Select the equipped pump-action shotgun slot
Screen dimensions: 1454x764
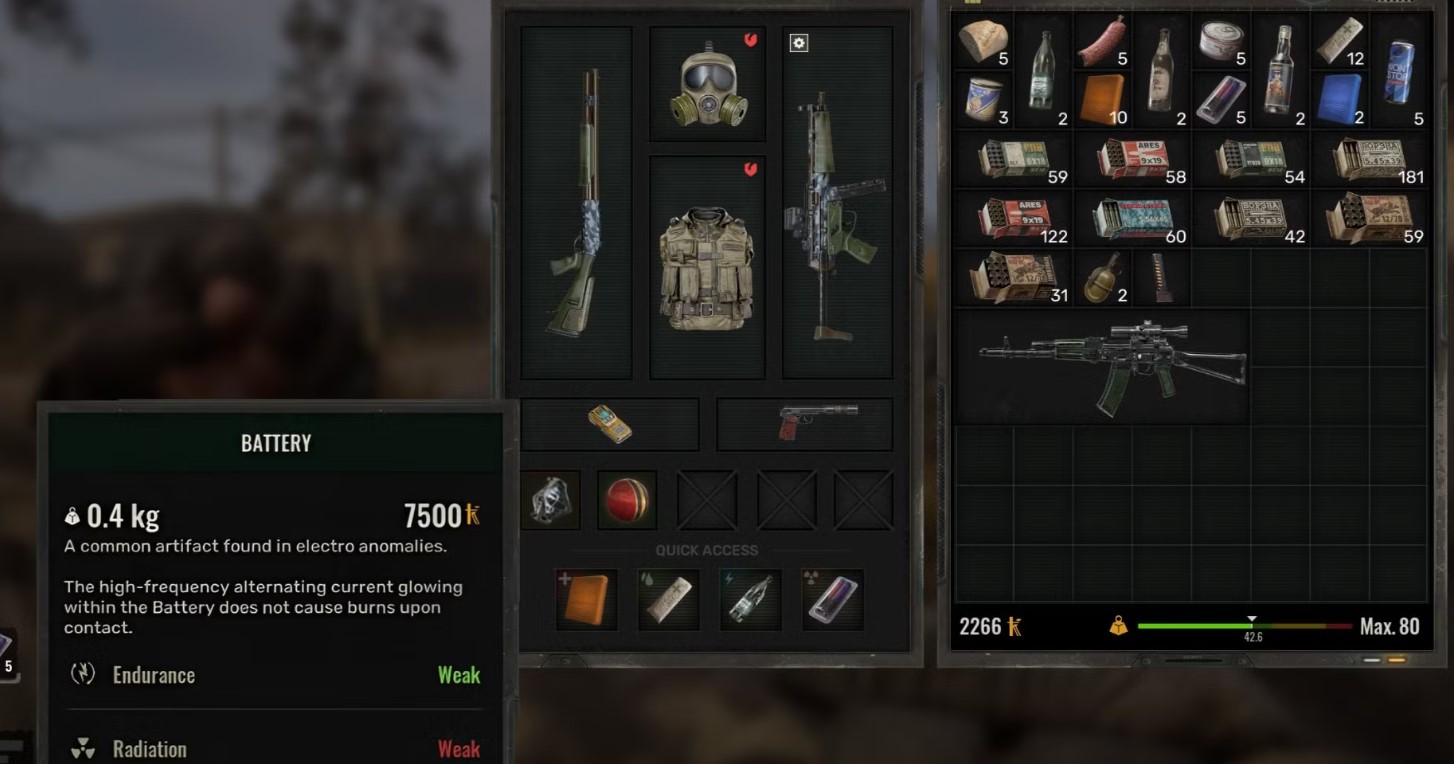click(576, 203)
